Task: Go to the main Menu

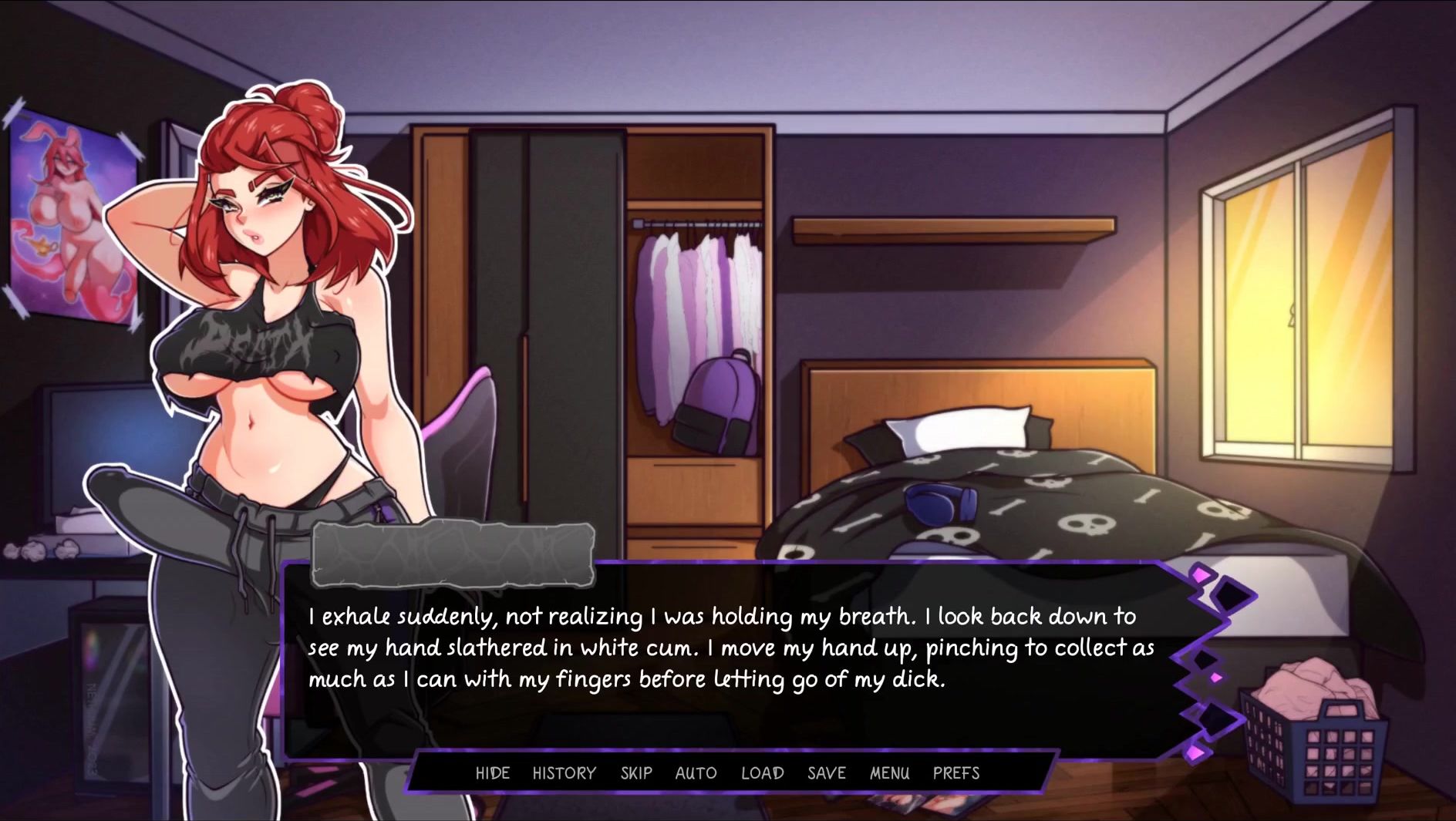Action: (x=889, y=772)
